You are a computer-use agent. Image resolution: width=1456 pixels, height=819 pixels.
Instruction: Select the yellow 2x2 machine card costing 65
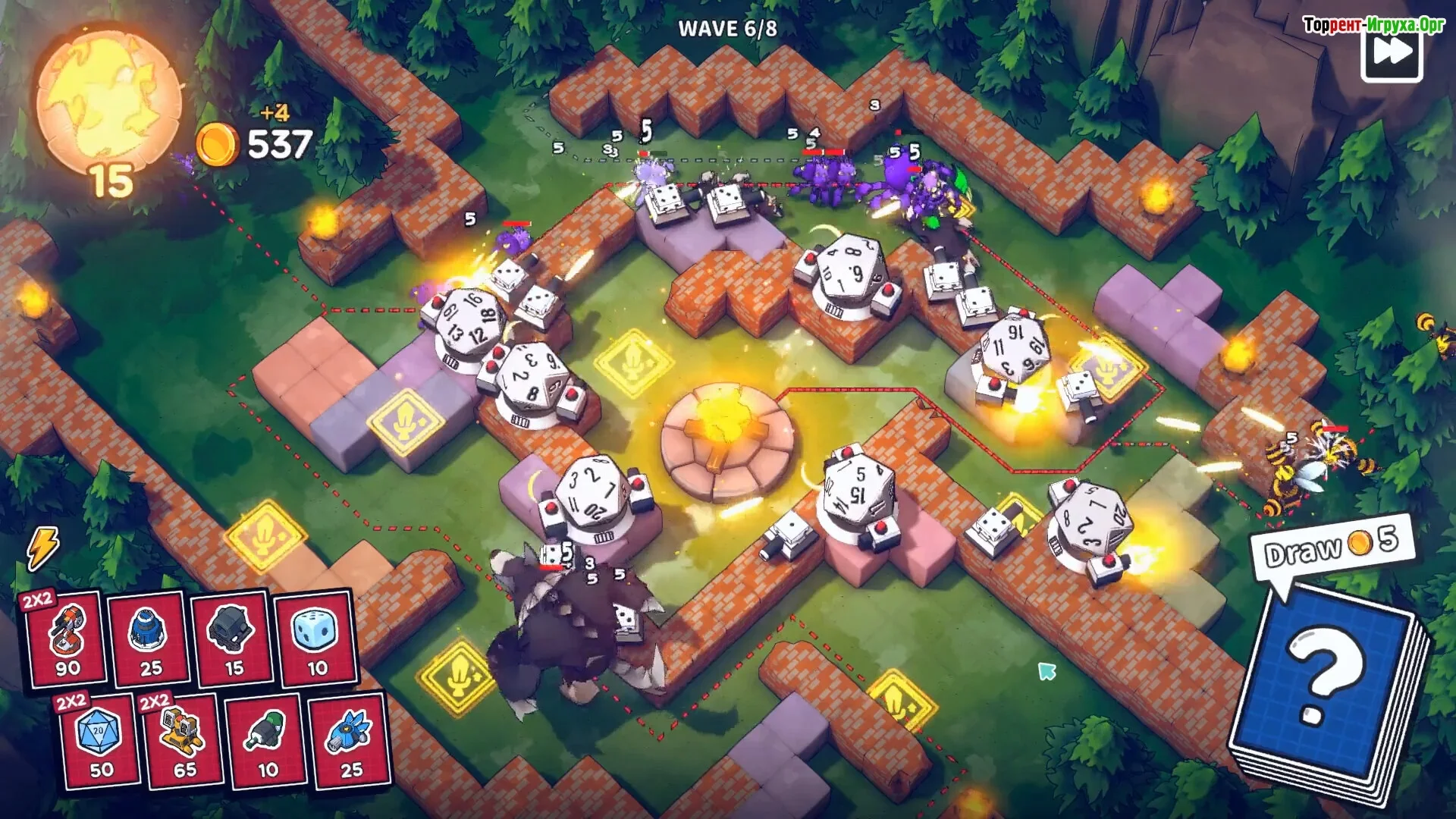click(184, 742)
